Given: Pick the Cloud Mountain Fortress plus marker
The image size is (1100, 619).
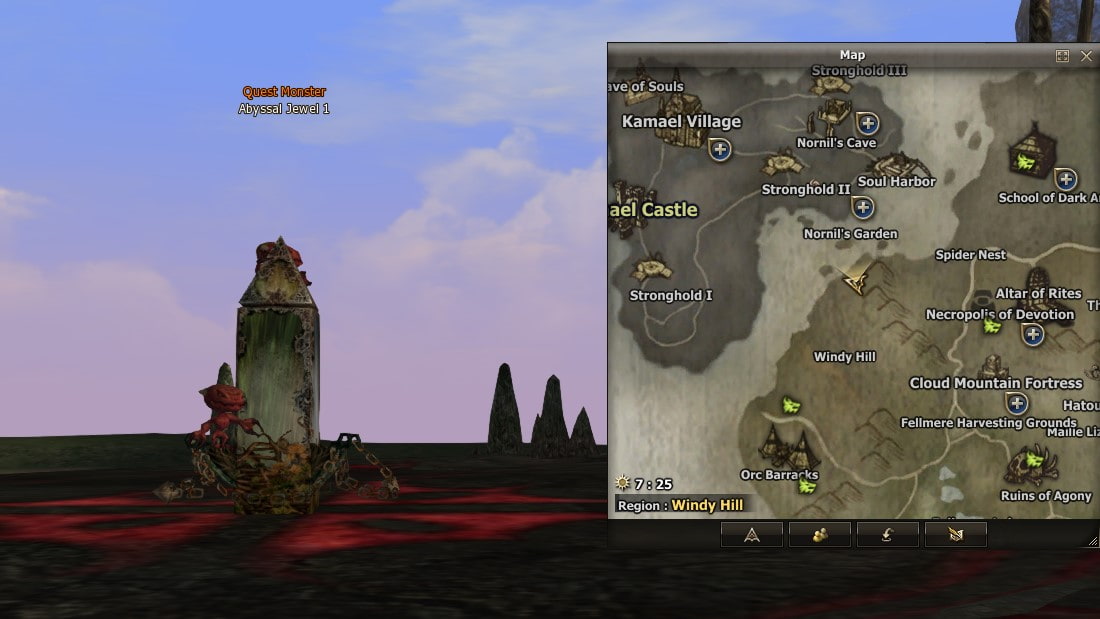Looking at the screenshot, I should click(x=1017, y=403).
